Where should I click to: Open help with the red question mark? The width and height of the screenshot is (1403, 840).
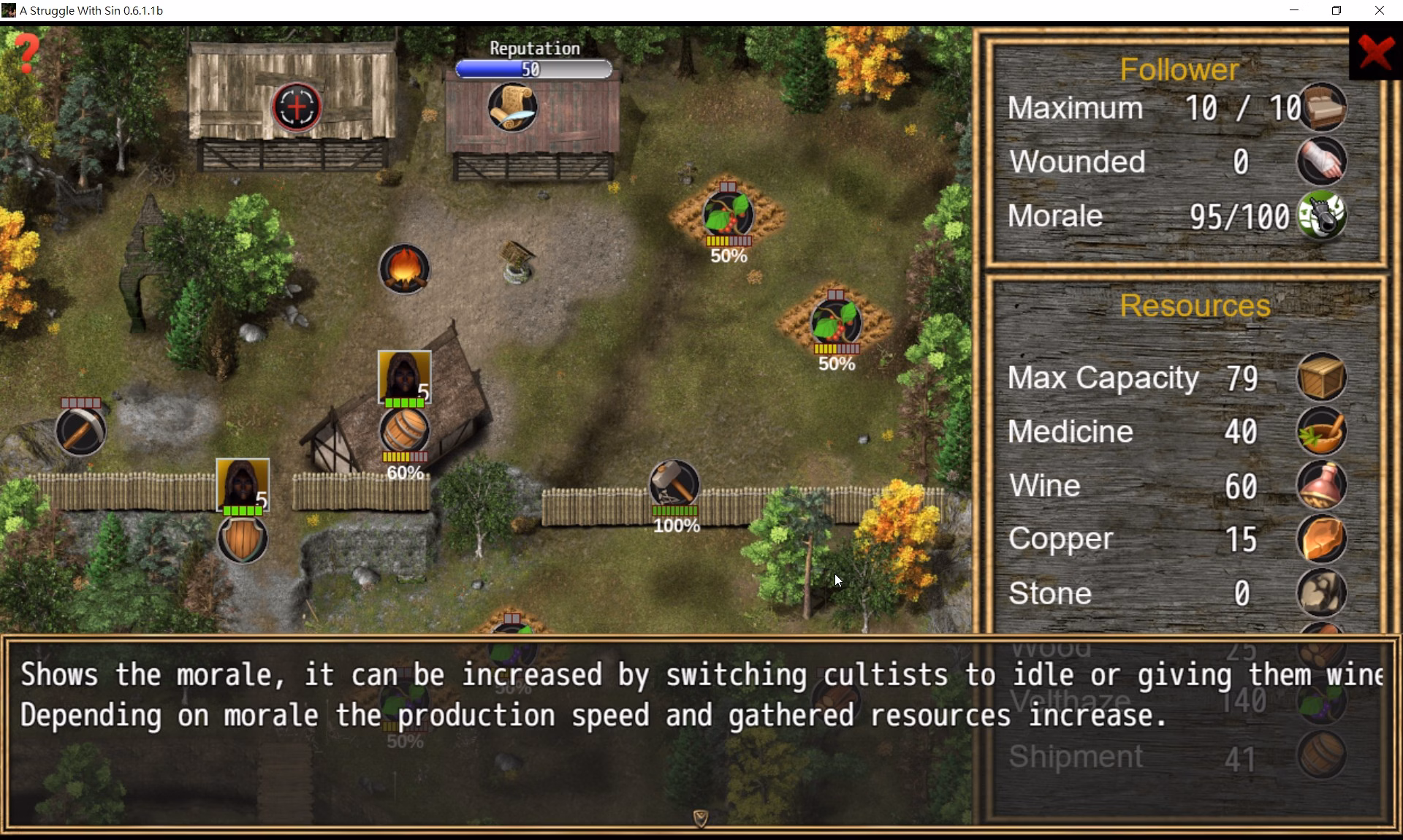click(28, 52)
